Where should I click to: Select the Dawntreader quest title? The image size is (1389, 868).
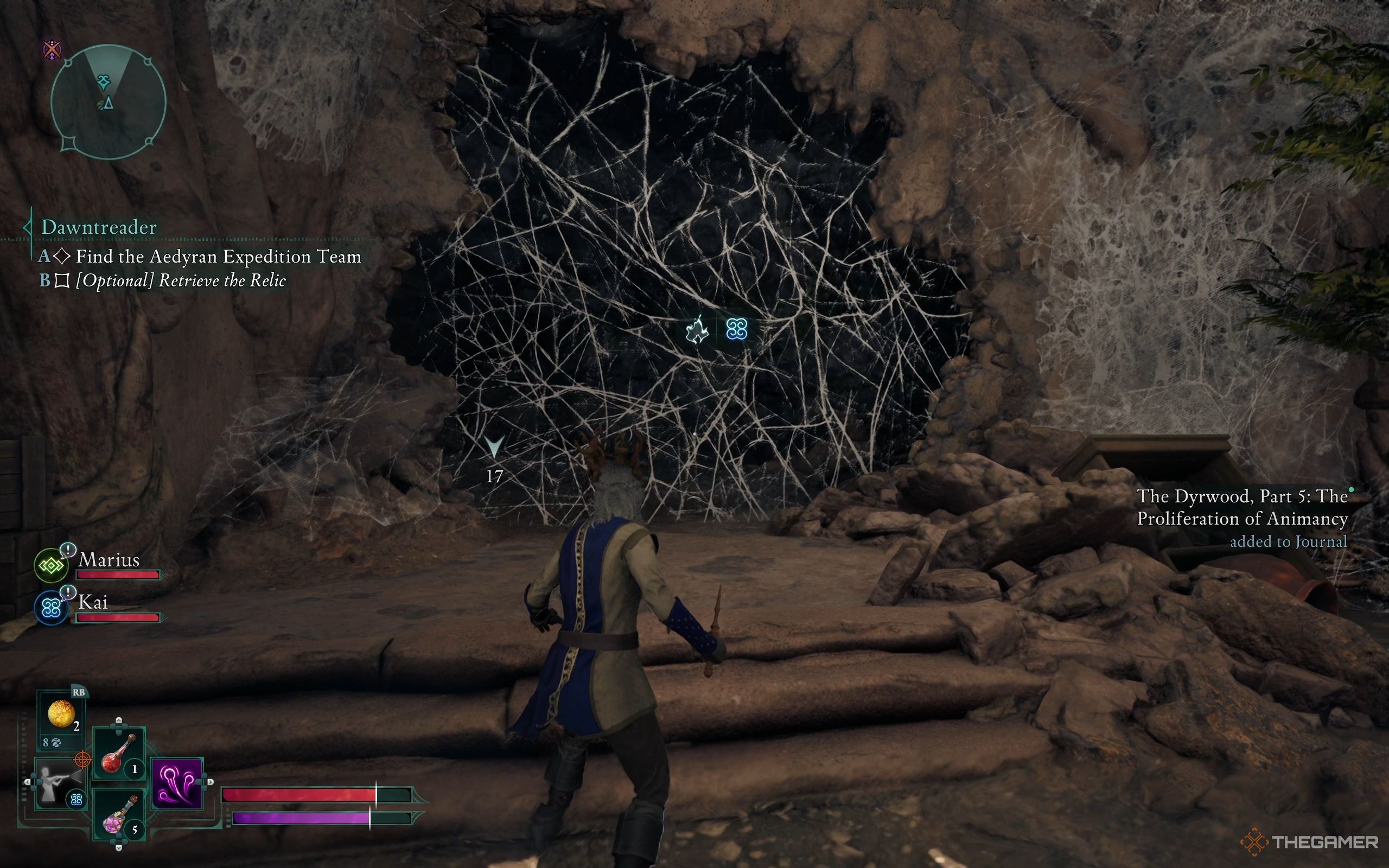pyautogui.click(x=99, y=227)
